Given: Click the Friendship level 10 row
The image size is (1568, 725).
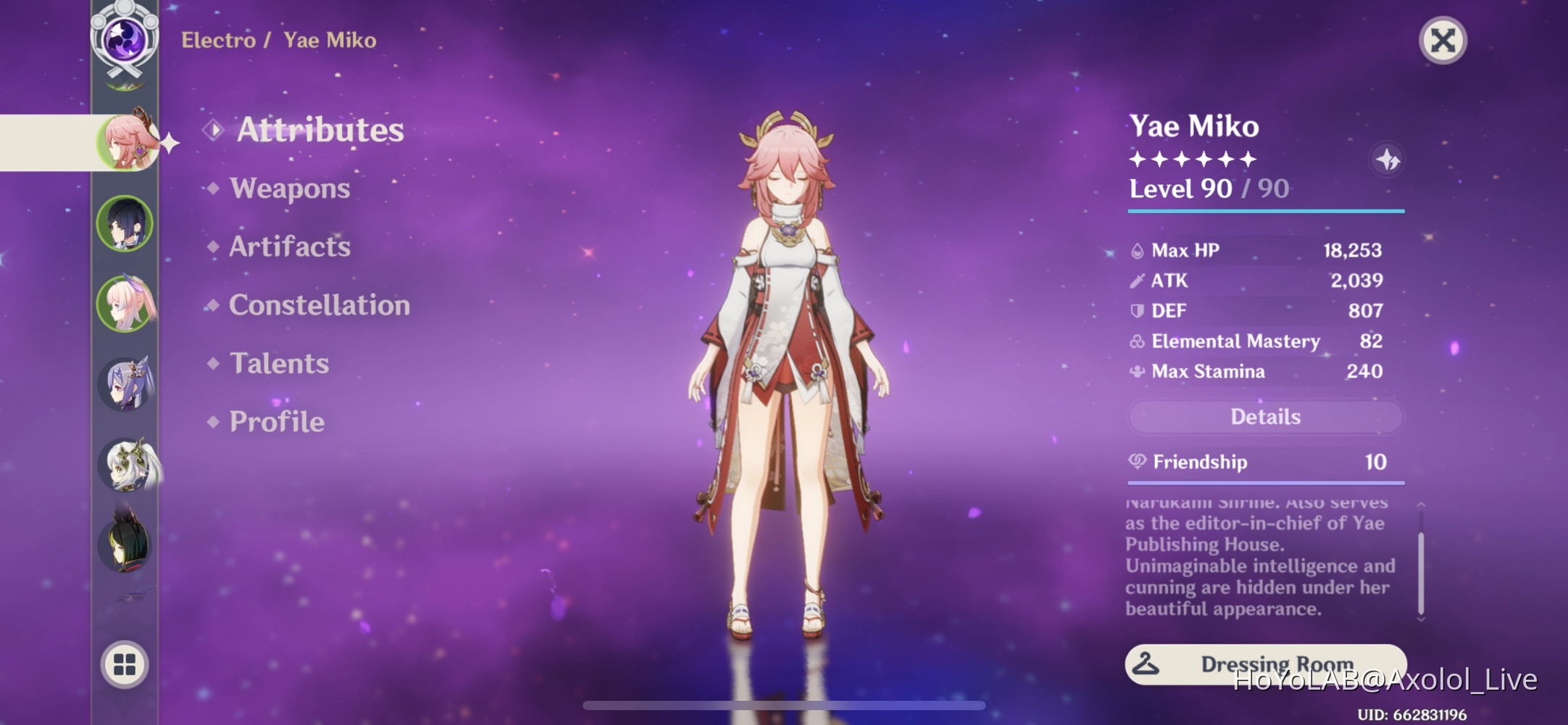Looking at the screenshot, I should (1264, 462).
